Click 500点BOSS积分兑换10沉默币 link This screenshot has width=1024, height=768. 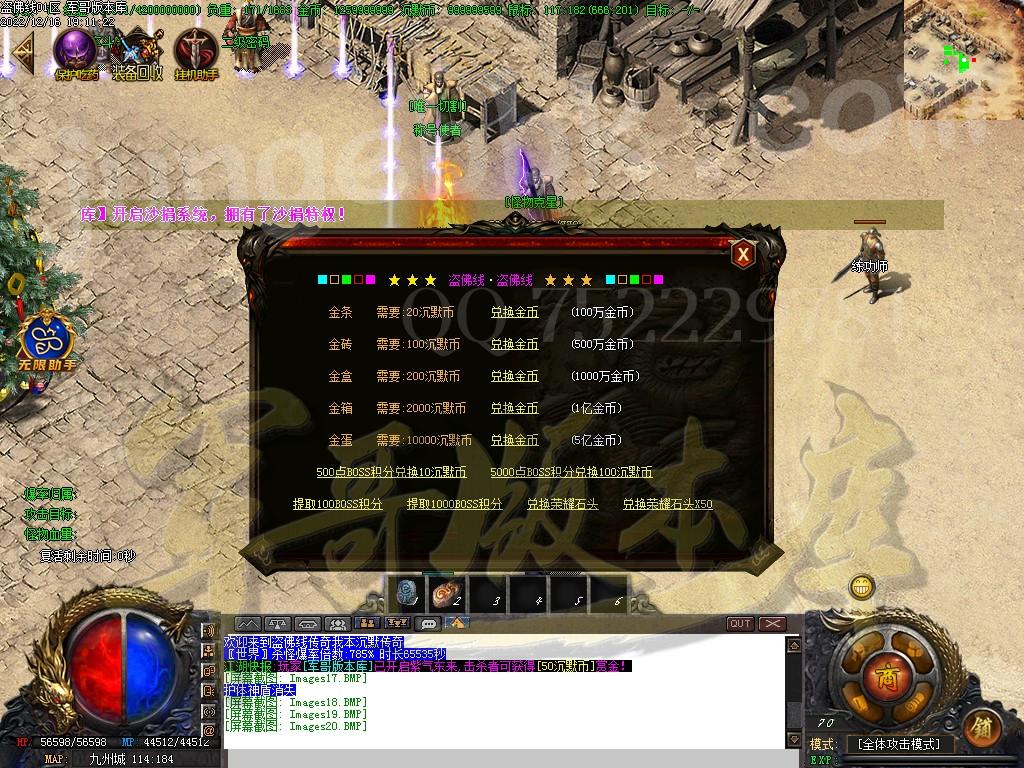point(391,472)
